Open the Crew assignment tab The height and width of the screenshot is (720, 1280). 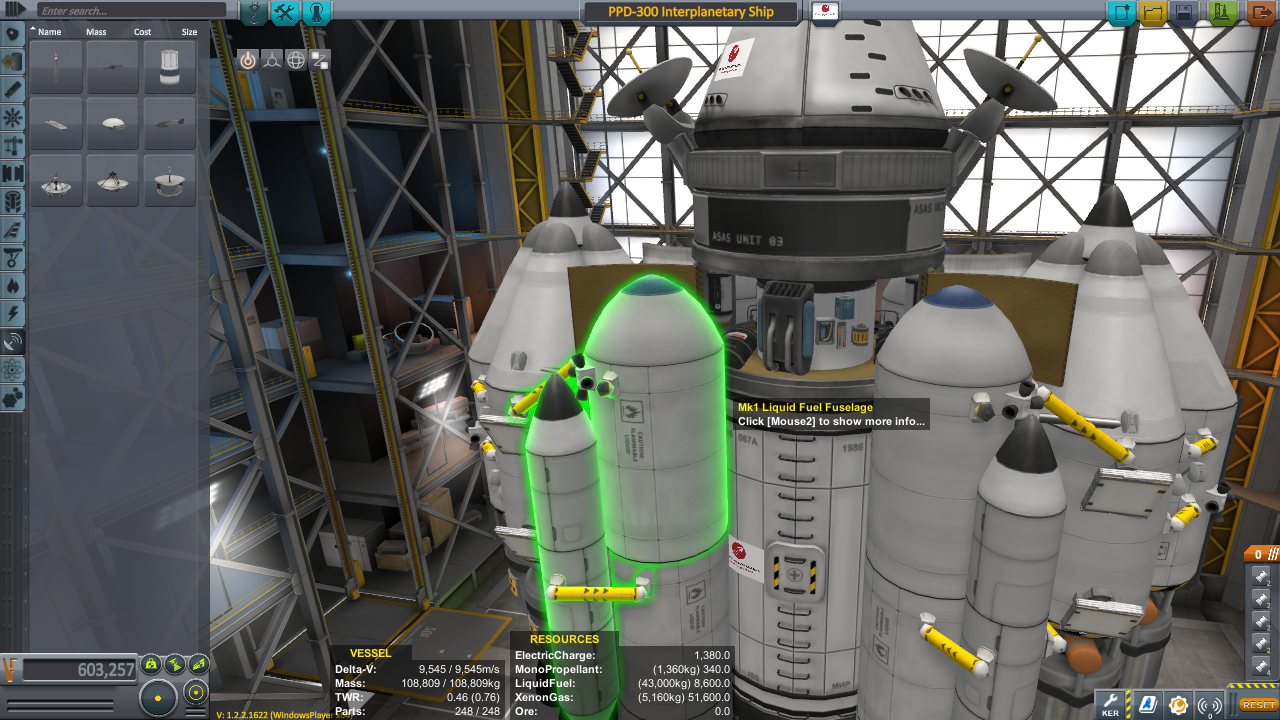(x=316, y=12)
